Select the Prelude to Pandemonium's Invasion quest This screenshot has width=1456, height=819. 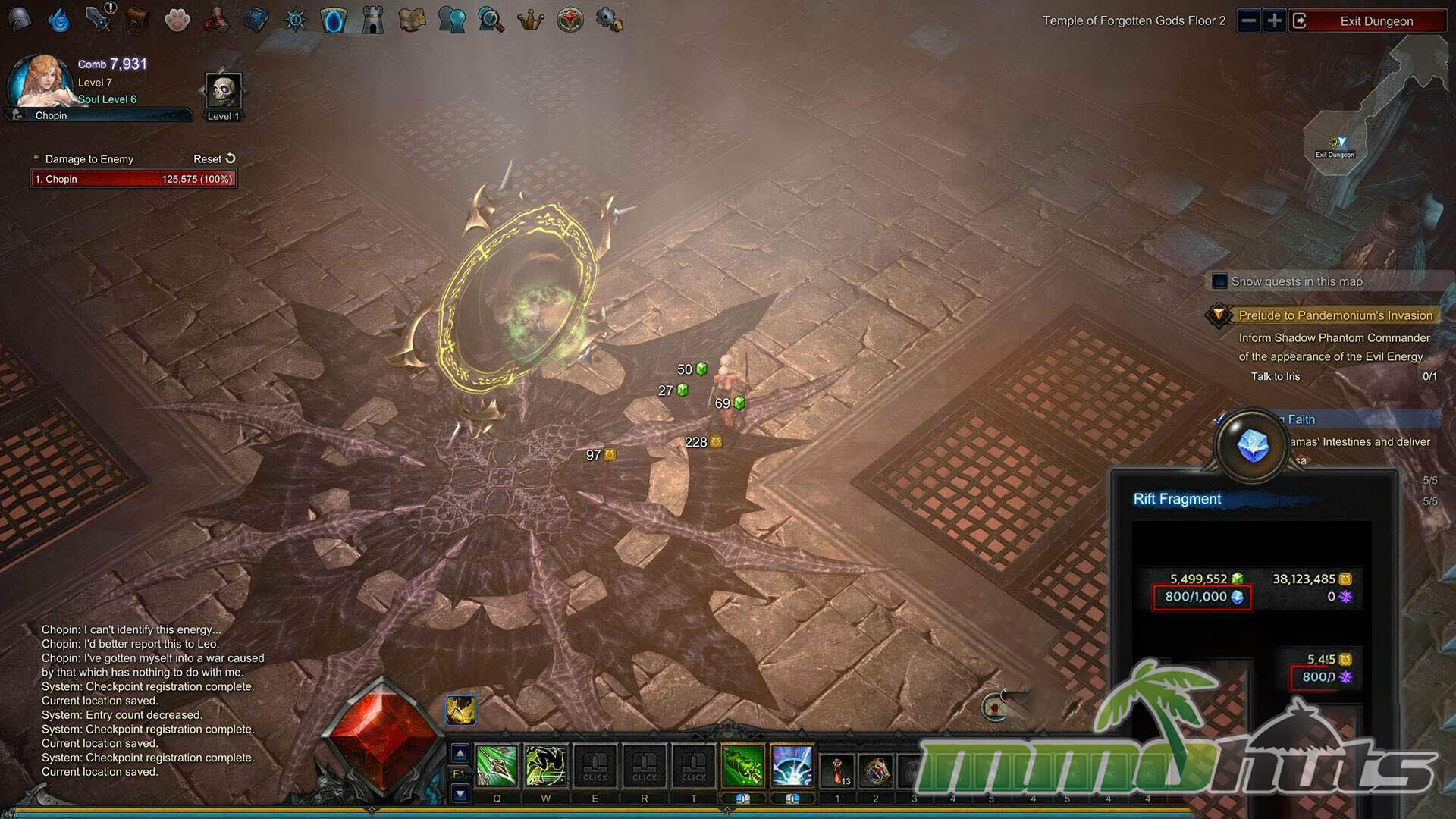(x=1335, y=315)
